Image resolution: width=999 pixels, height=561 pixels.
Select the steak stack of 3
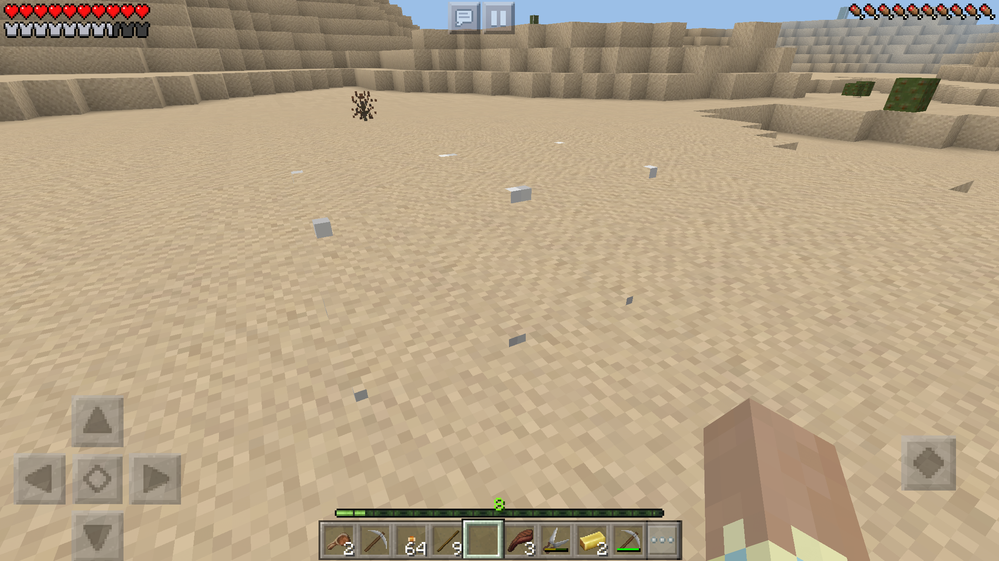[519, 540]
